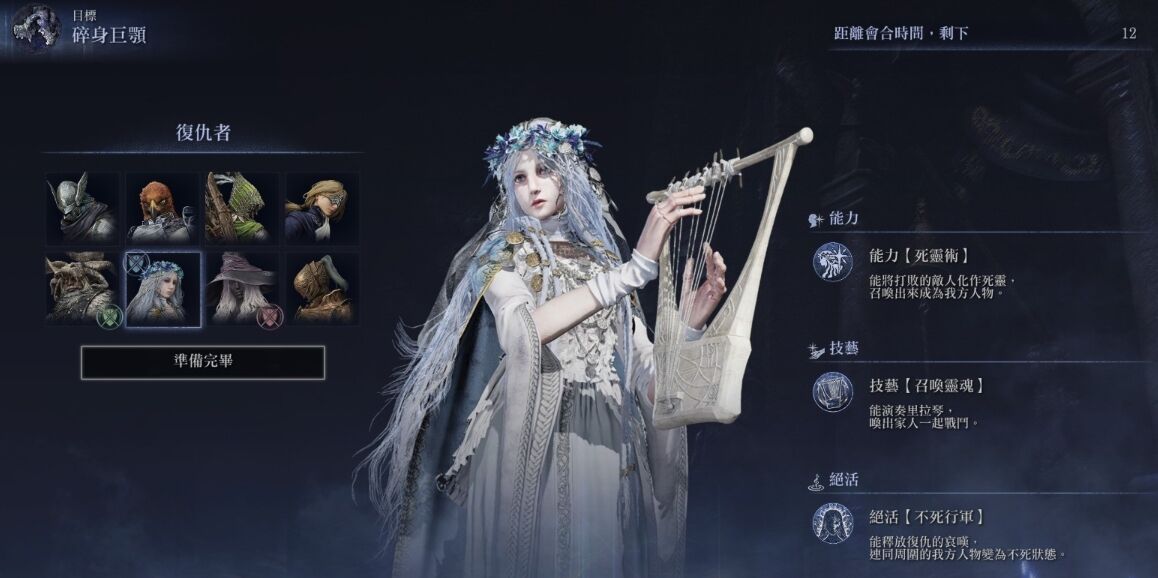Select the blonde masked Duchess portrait

coord(322,208)
